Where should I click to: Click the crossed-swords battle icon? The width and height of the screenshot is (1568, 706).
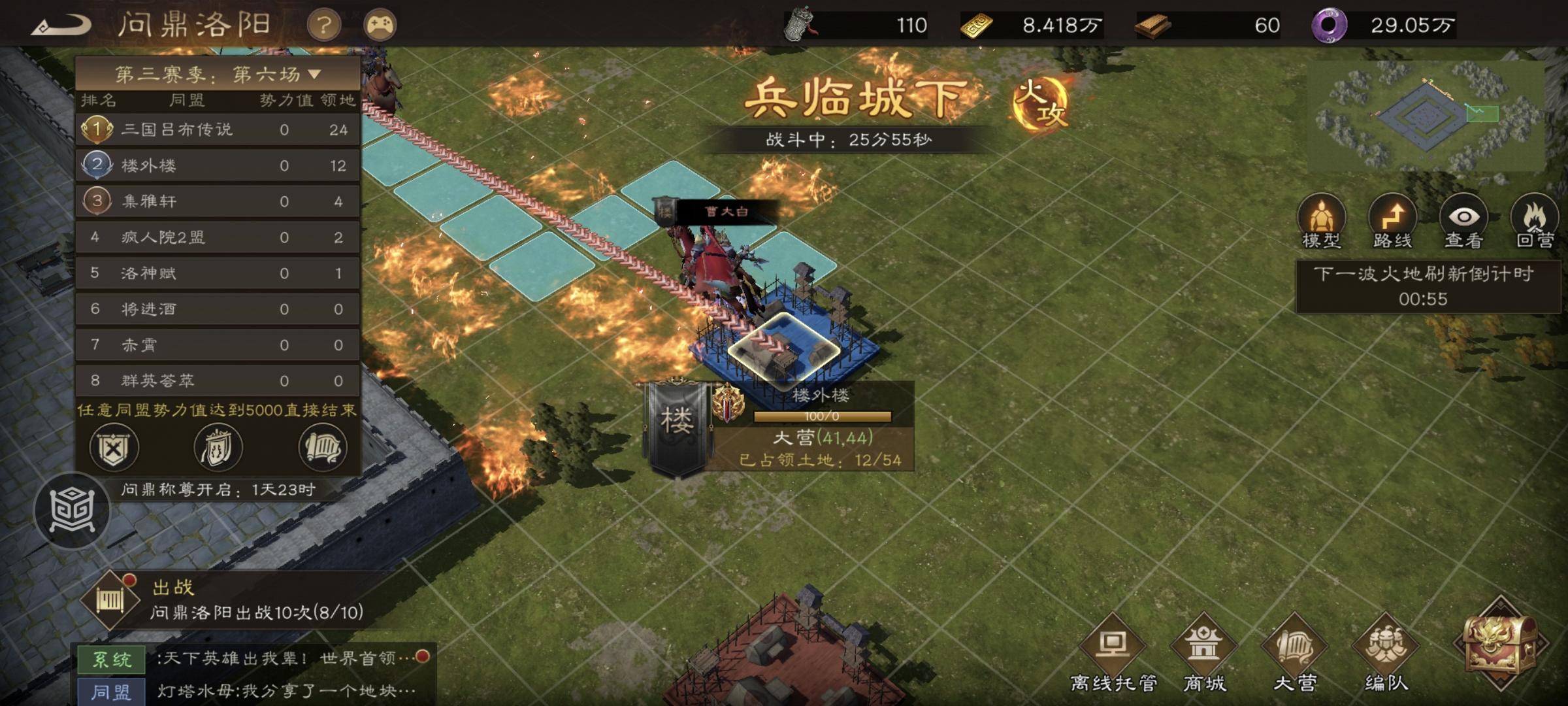(114, 448)
